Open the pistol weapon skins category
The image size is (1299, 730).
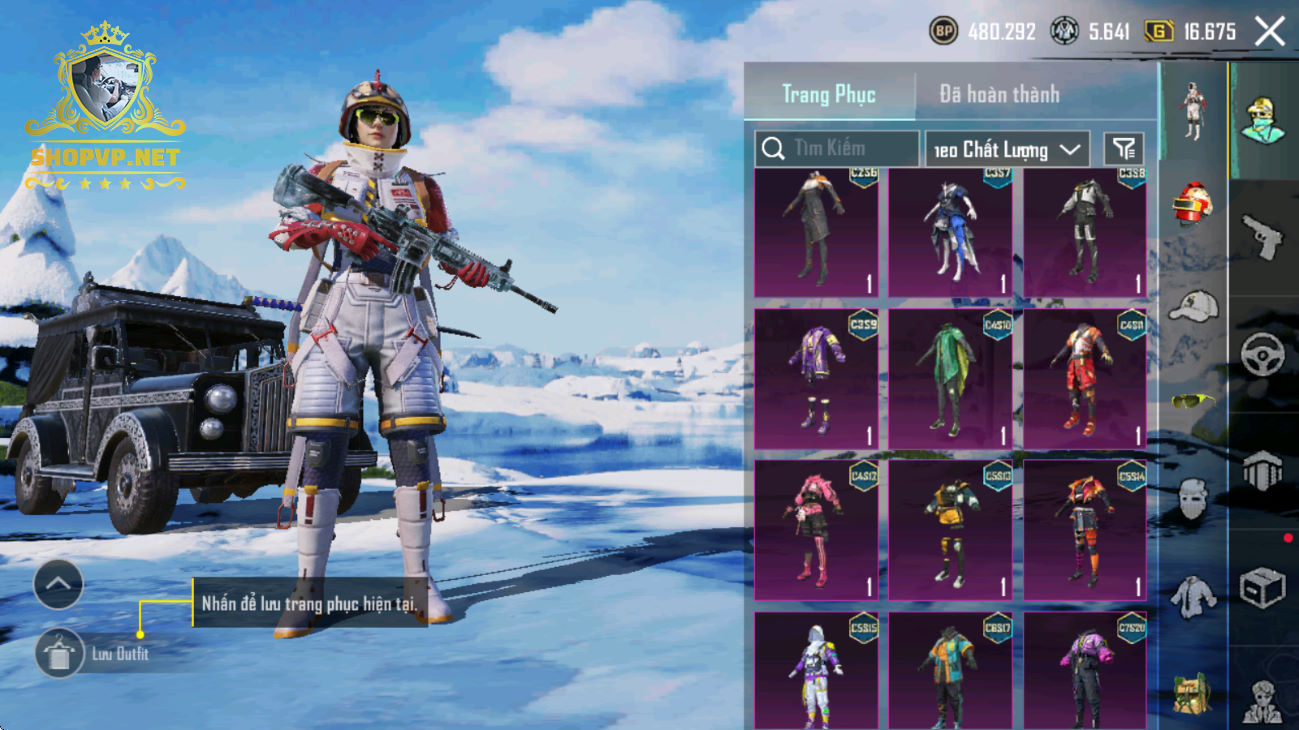(1262, 237)
